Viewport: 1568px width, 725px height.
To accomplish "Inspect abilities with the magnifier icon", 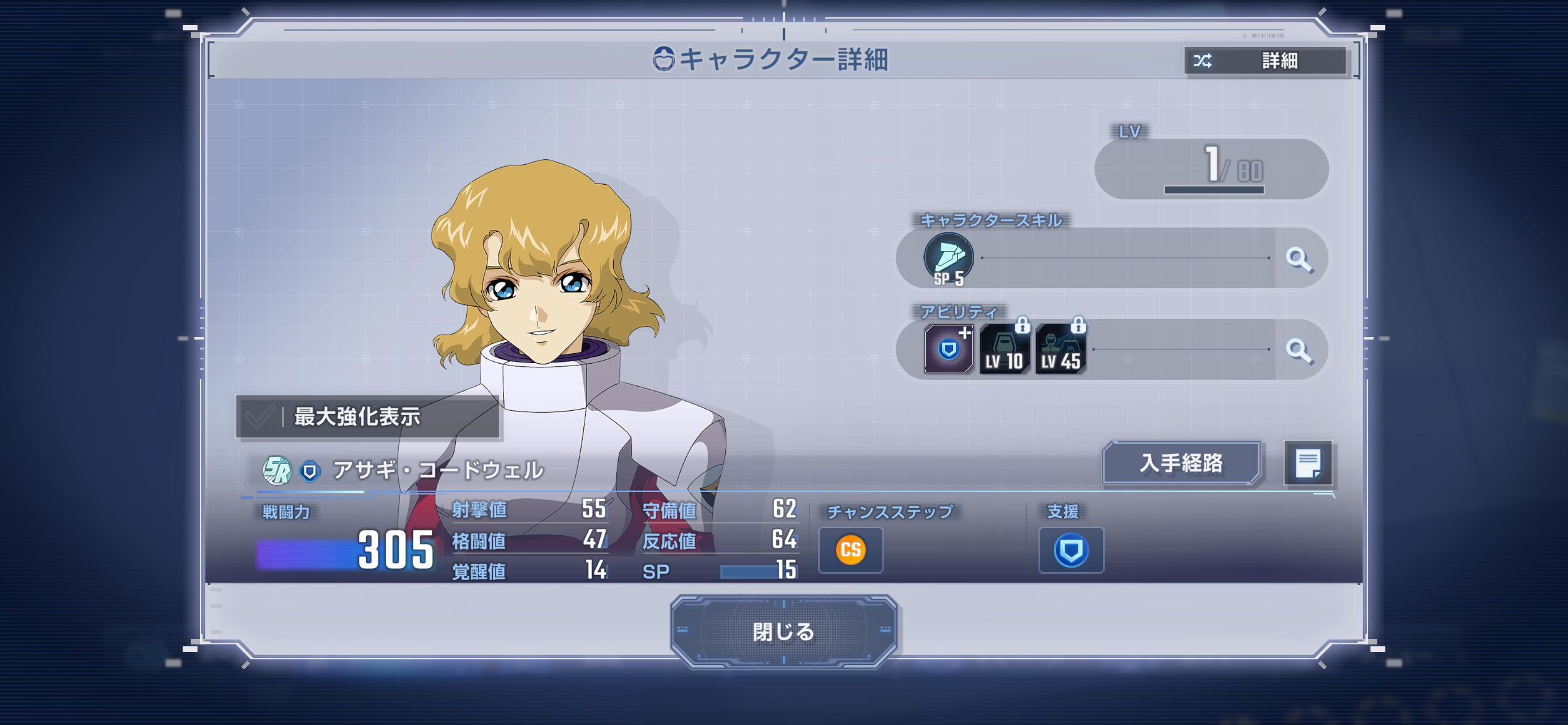I will [1299, 350].
